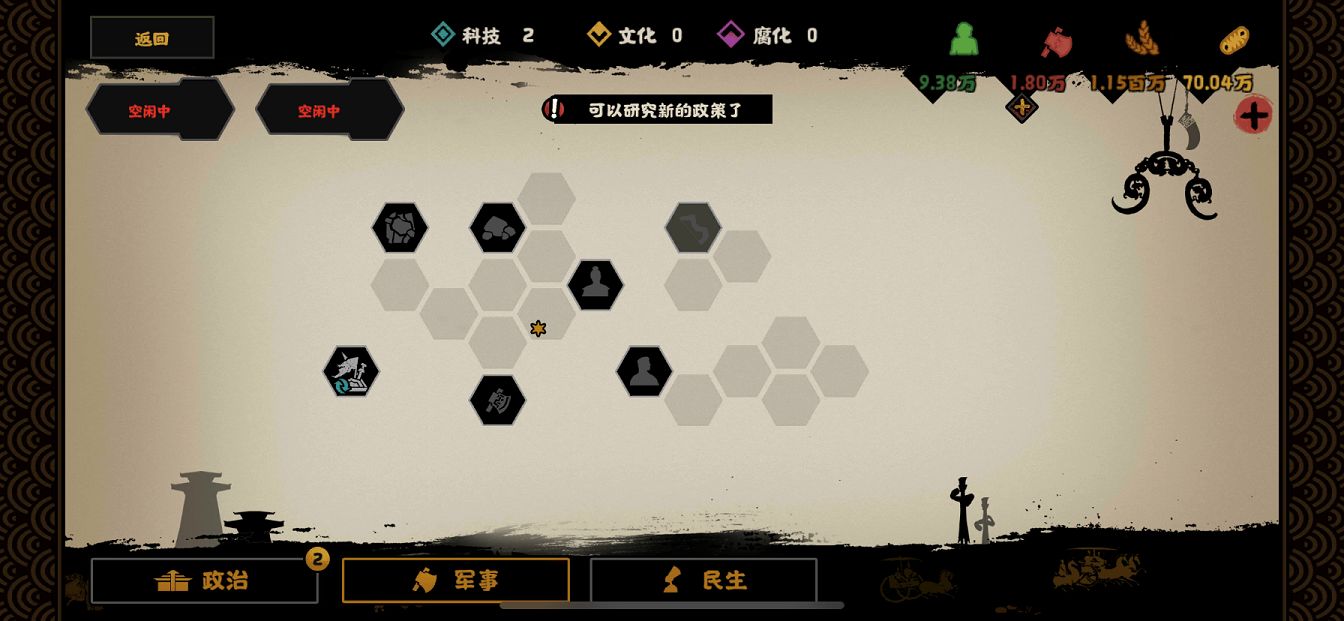Viewport: 1344px width, 621px height.
Task: Choose the short-haired bust policy hexagon
Action: [x=644, y=372]
